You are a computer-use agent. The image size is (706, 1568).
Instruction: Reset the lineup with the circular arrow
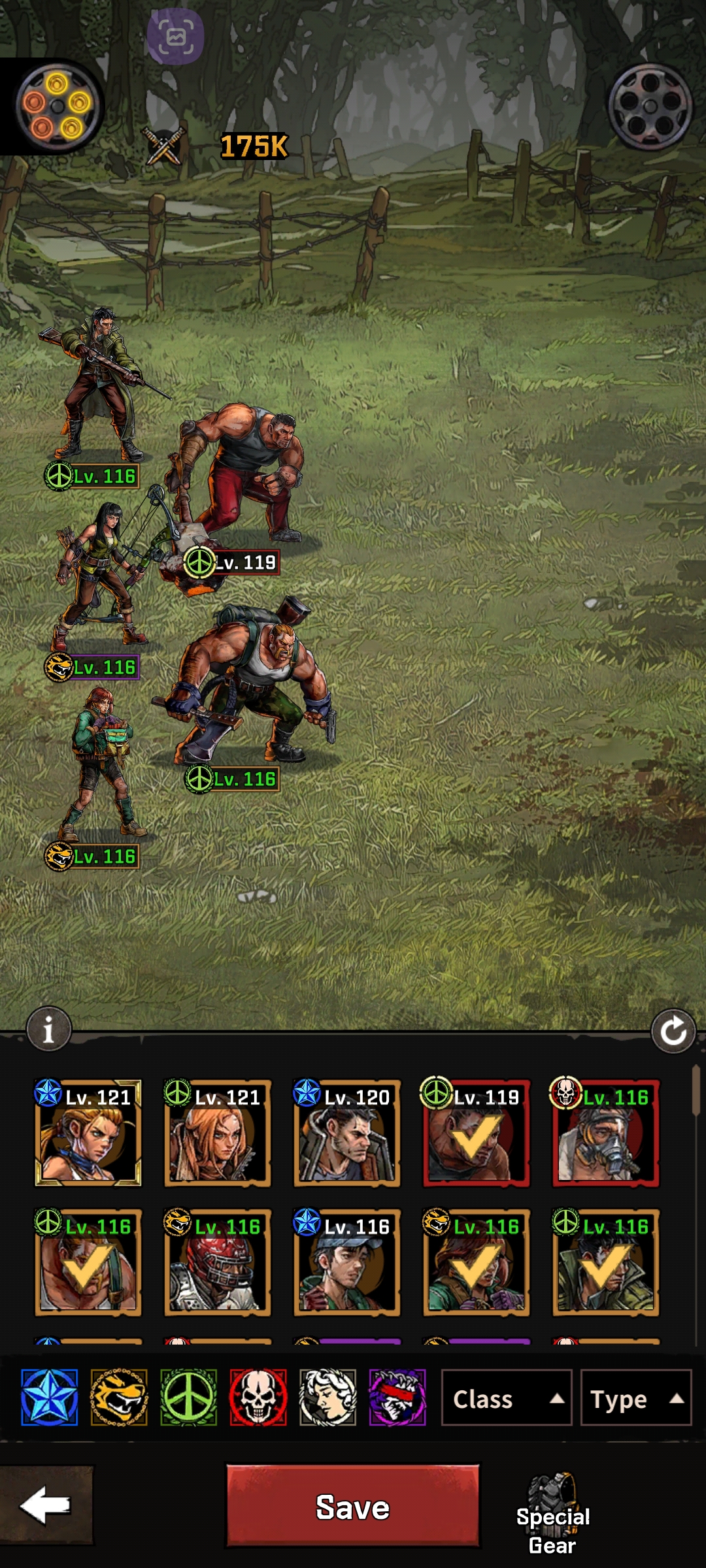[x=673, y=1032]
